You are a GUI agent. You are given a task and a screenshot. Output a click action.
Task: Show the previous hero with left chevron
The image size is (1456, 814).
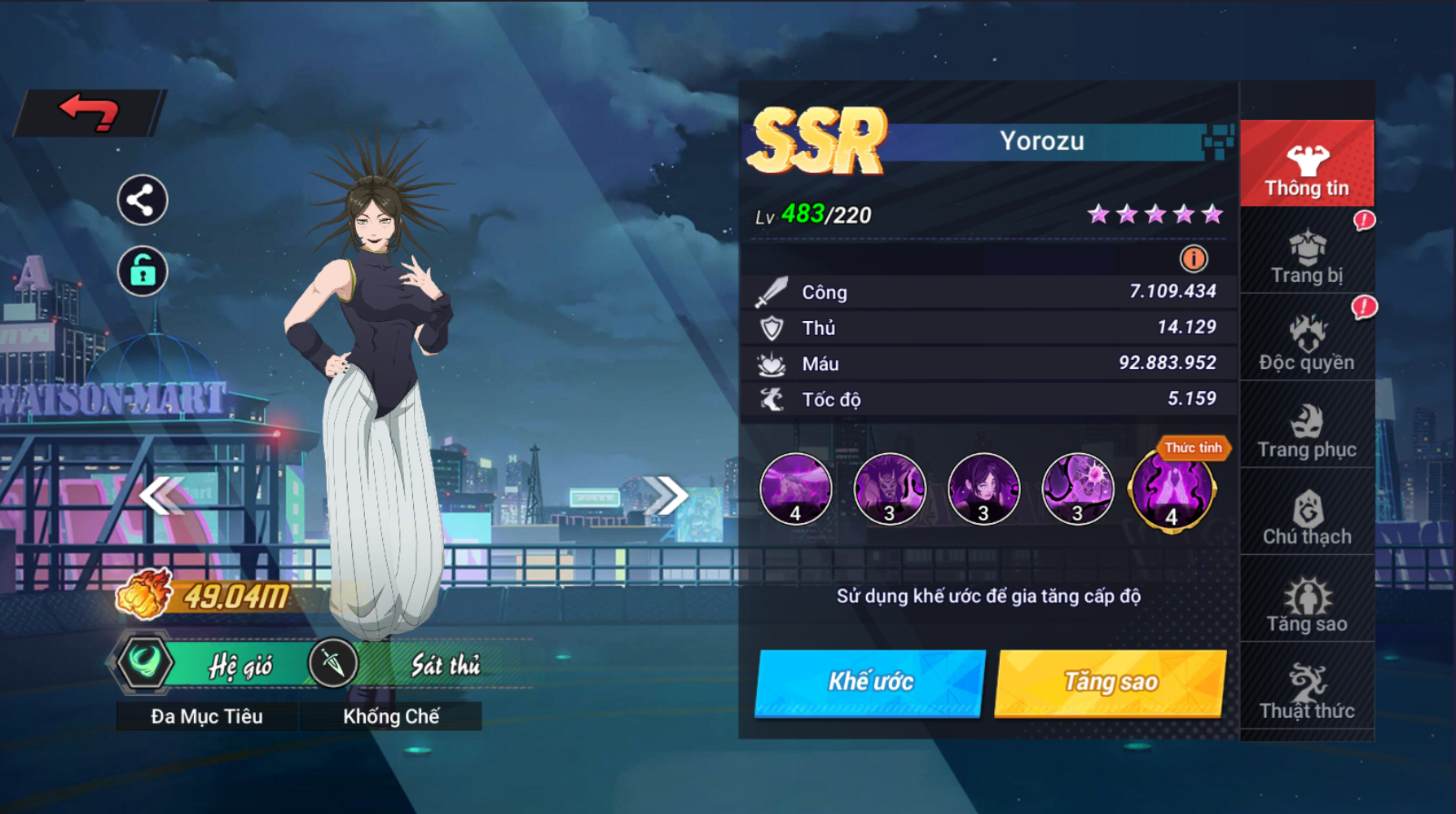[x=161, y=495]
